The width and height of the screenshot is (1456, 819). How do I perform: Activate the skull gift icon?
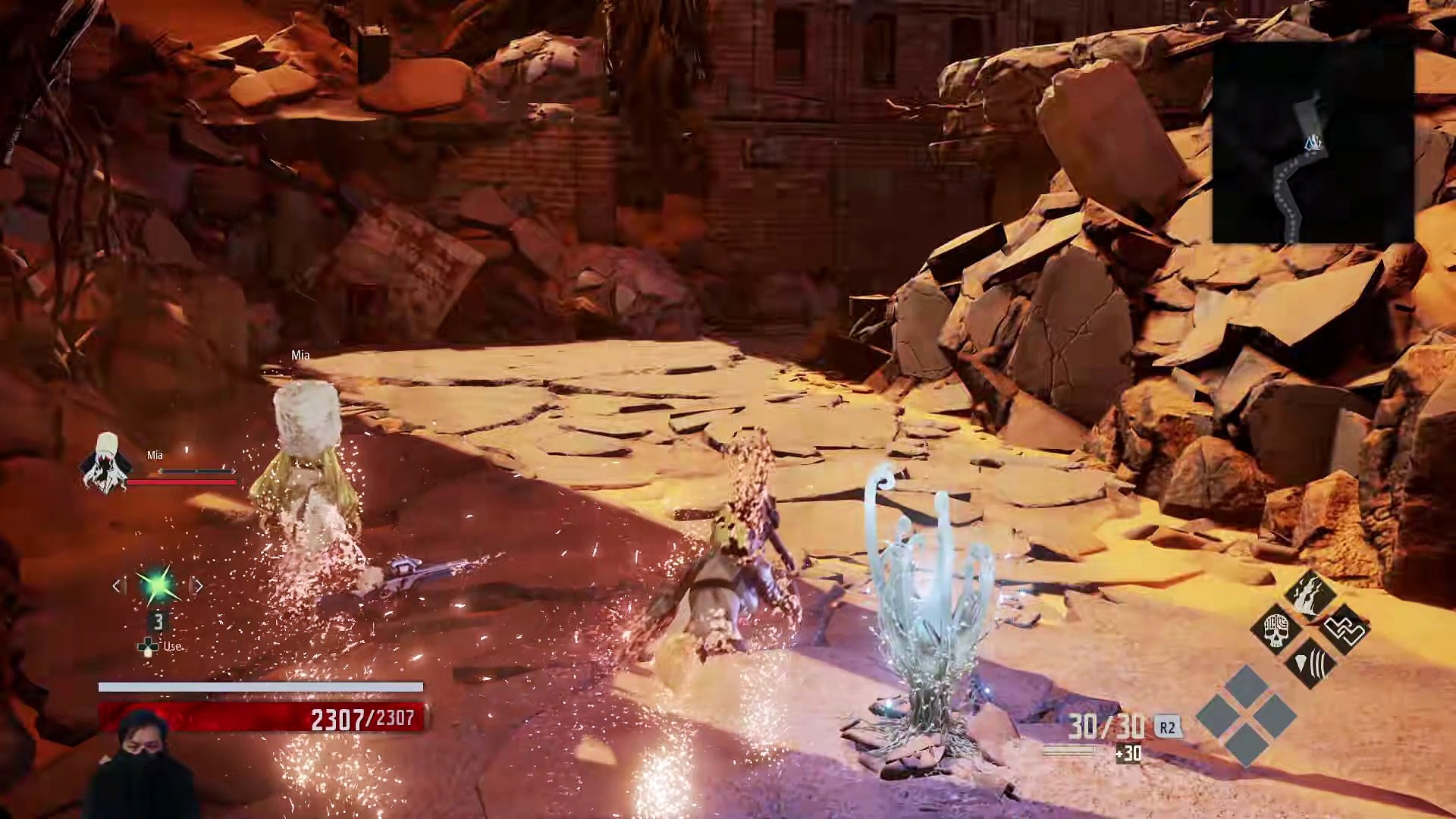(1276, 629)
